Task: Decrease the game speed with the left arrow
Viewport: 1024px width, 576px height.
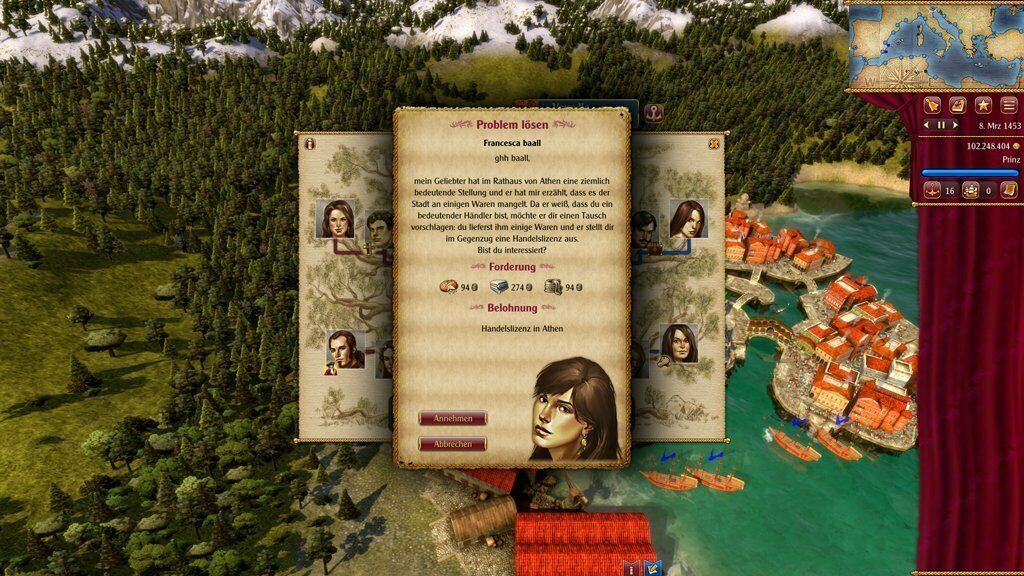Action: [x=928, y=125]
